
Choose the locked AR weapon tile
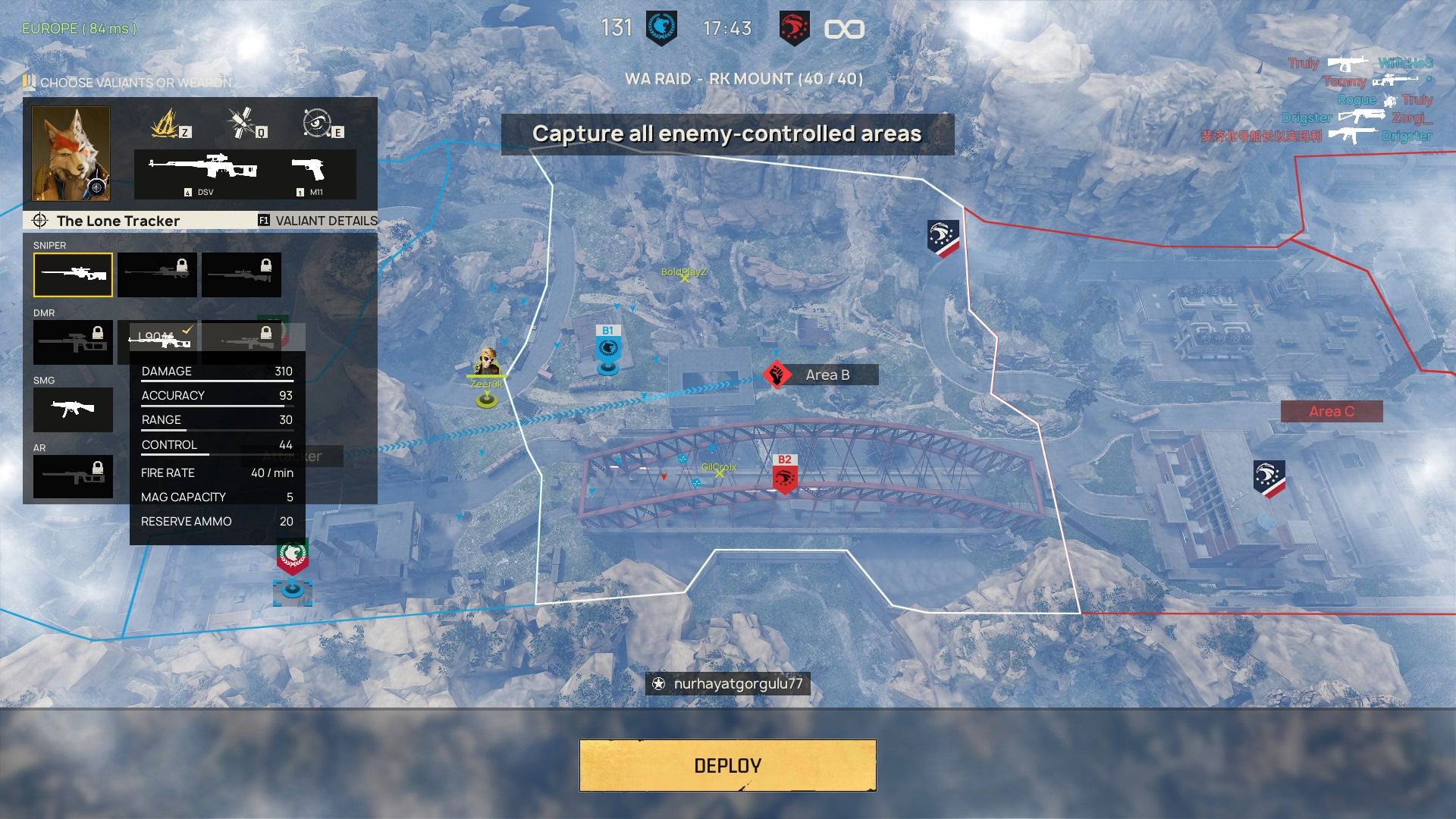point(73,476)
